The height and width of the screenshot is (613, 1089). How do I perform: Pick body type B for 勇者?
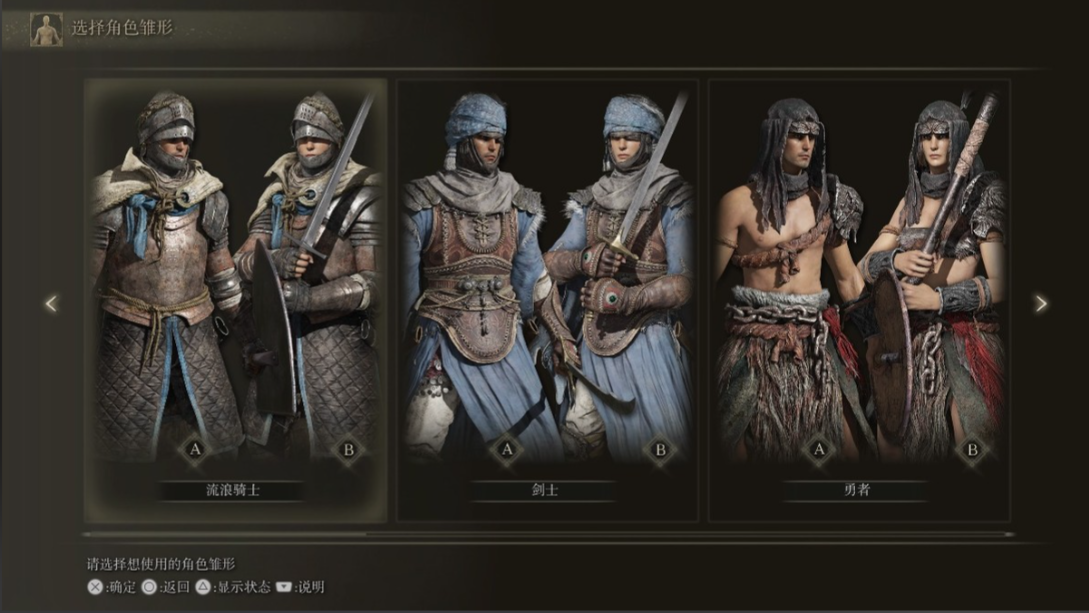tap(972, 450)
